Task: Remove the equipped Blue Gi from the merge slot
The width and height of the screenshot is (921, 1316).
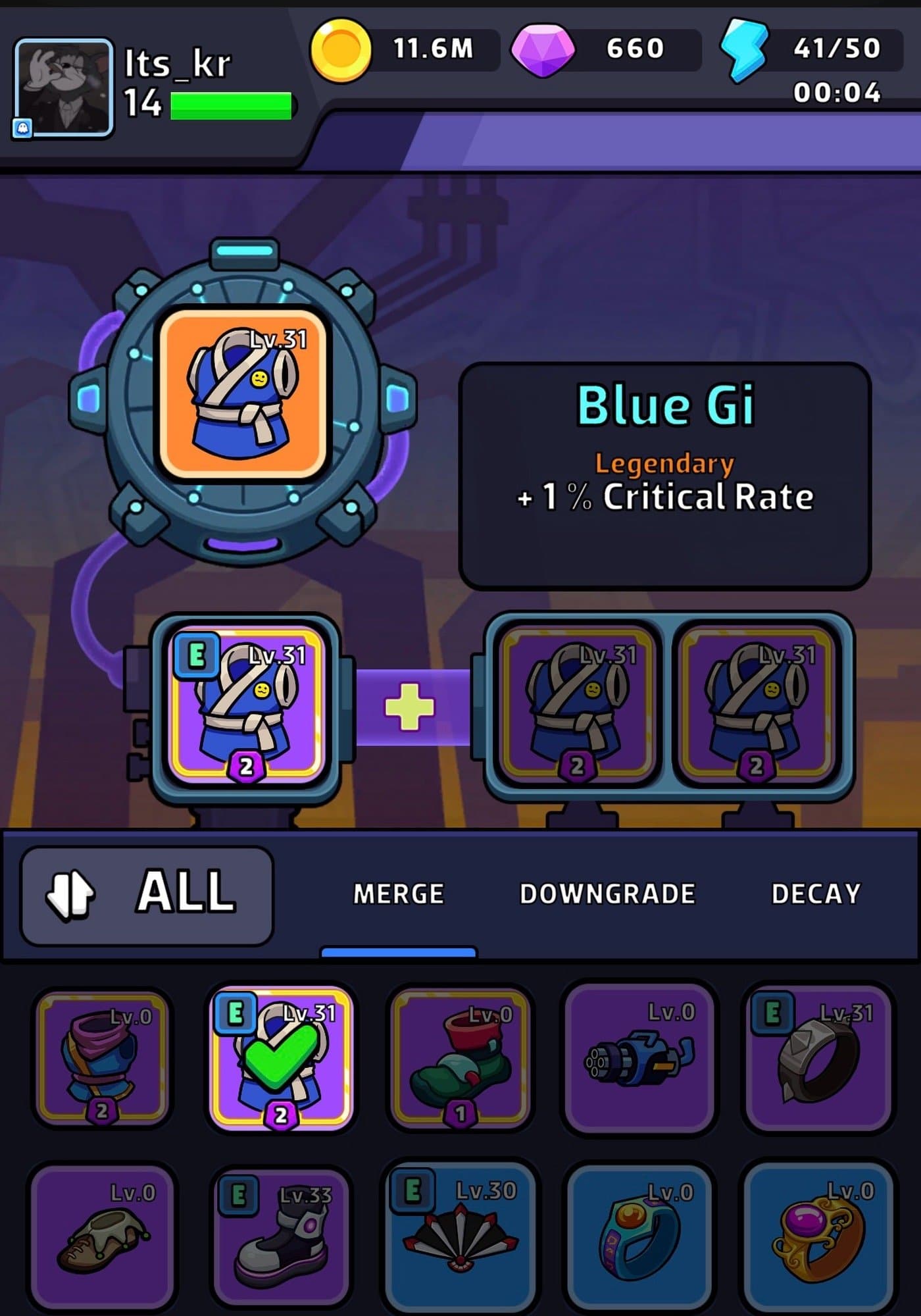Action: [x=245, y=706]
